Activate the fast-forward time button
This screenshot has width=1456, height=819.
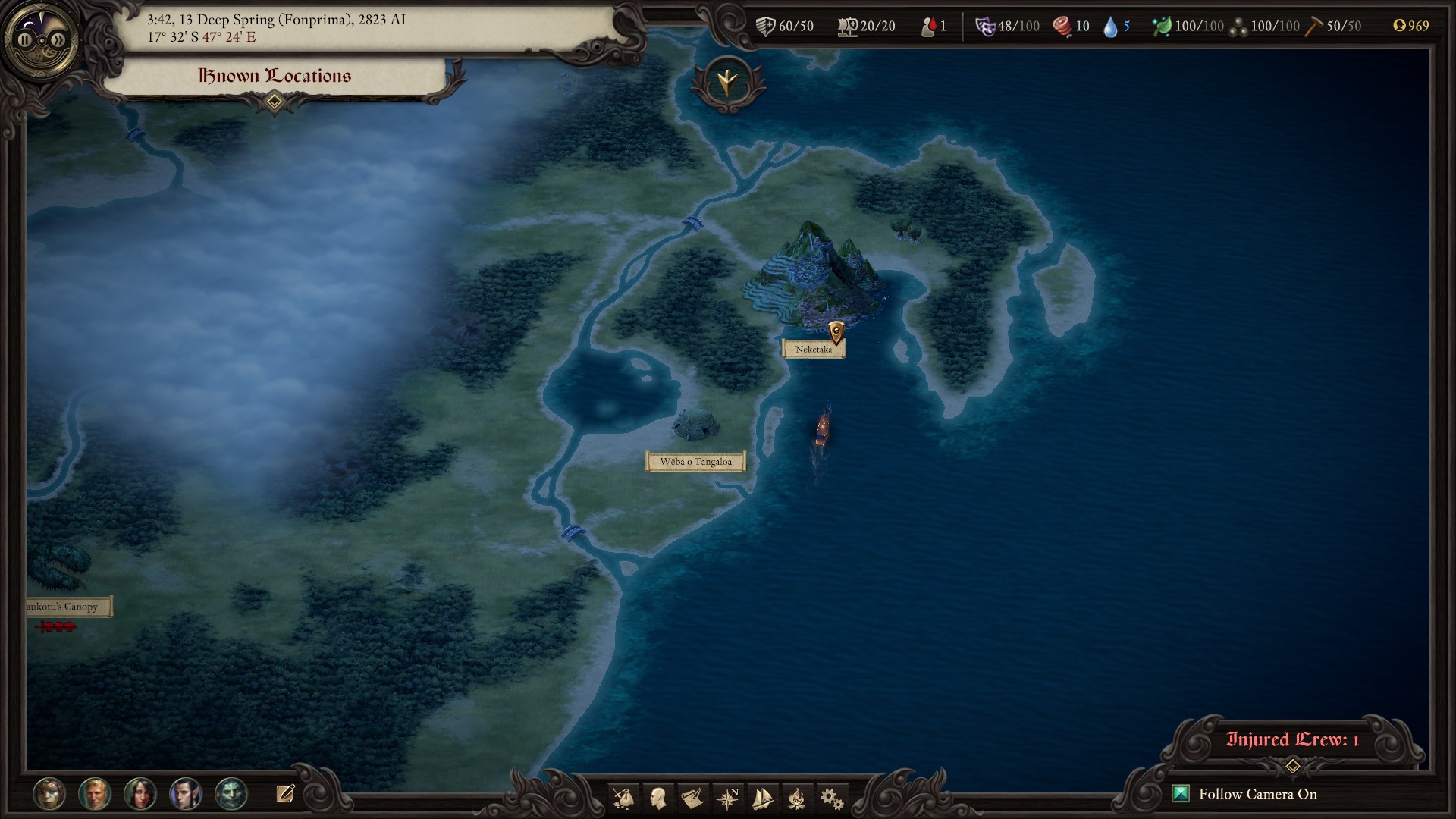coord(57,39)
